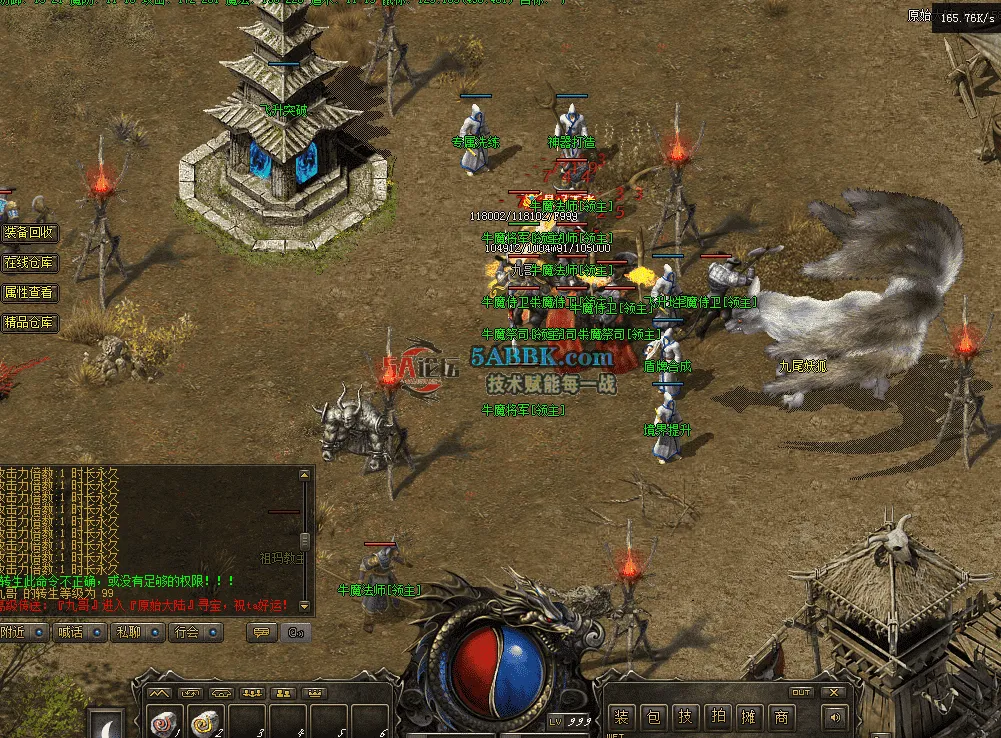Open the 拍 auction panel
This screenshot has width=1001, height=738.
click(717, 717)
